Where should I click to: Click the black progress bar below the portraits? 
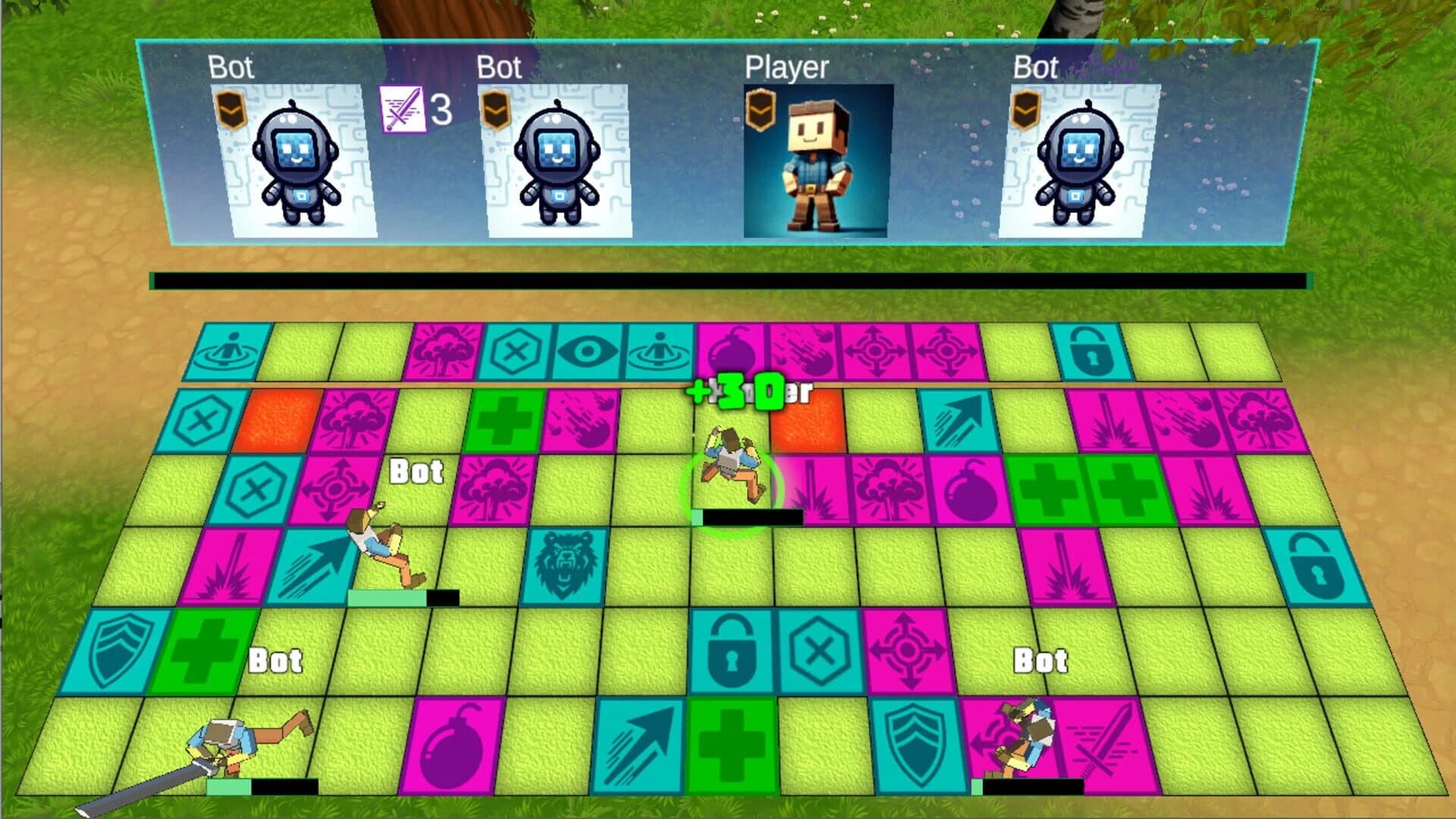tap(728, 281)
